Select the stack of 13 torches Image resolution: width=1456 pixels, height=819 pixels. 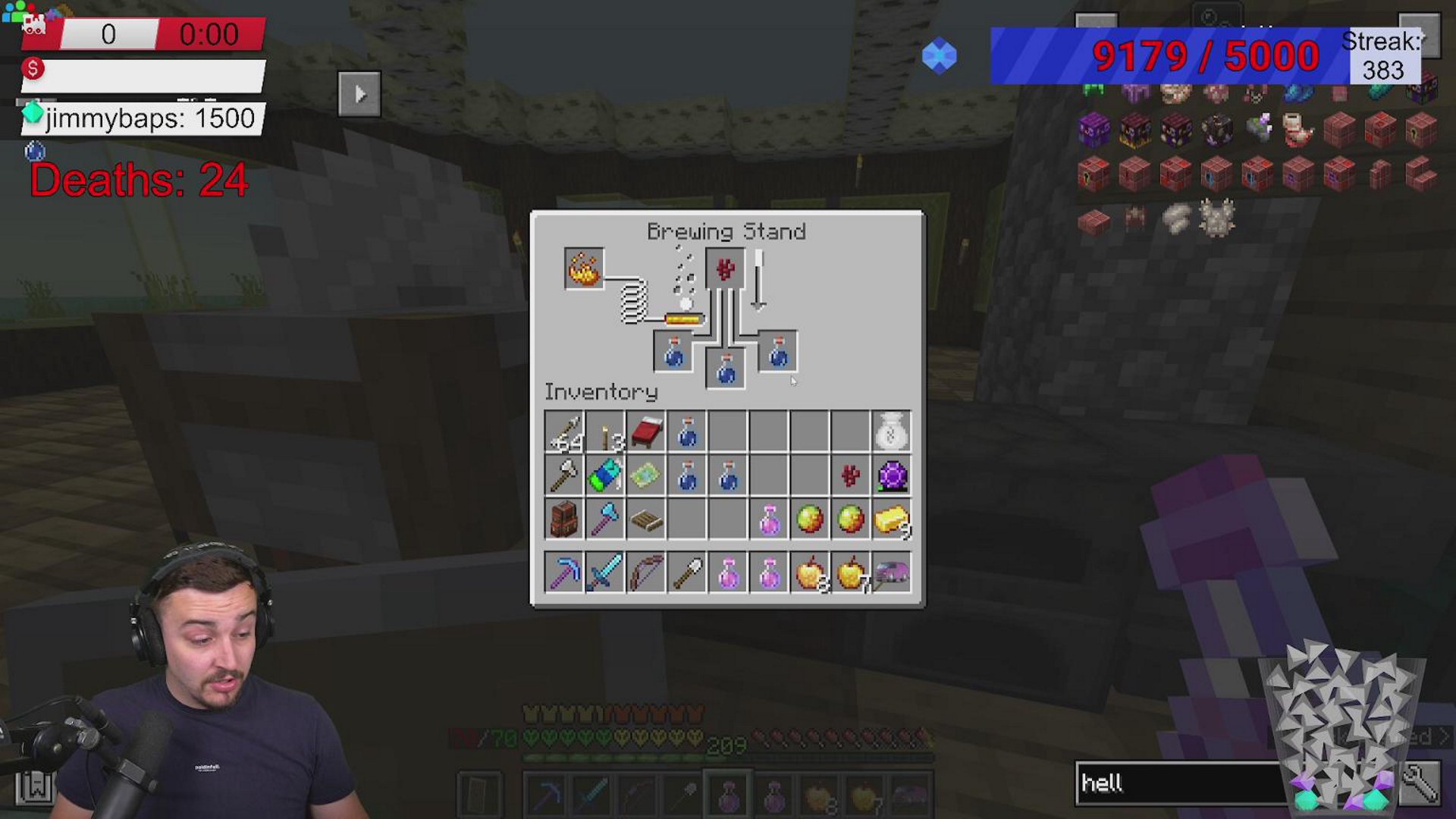(x=605, y=433)
